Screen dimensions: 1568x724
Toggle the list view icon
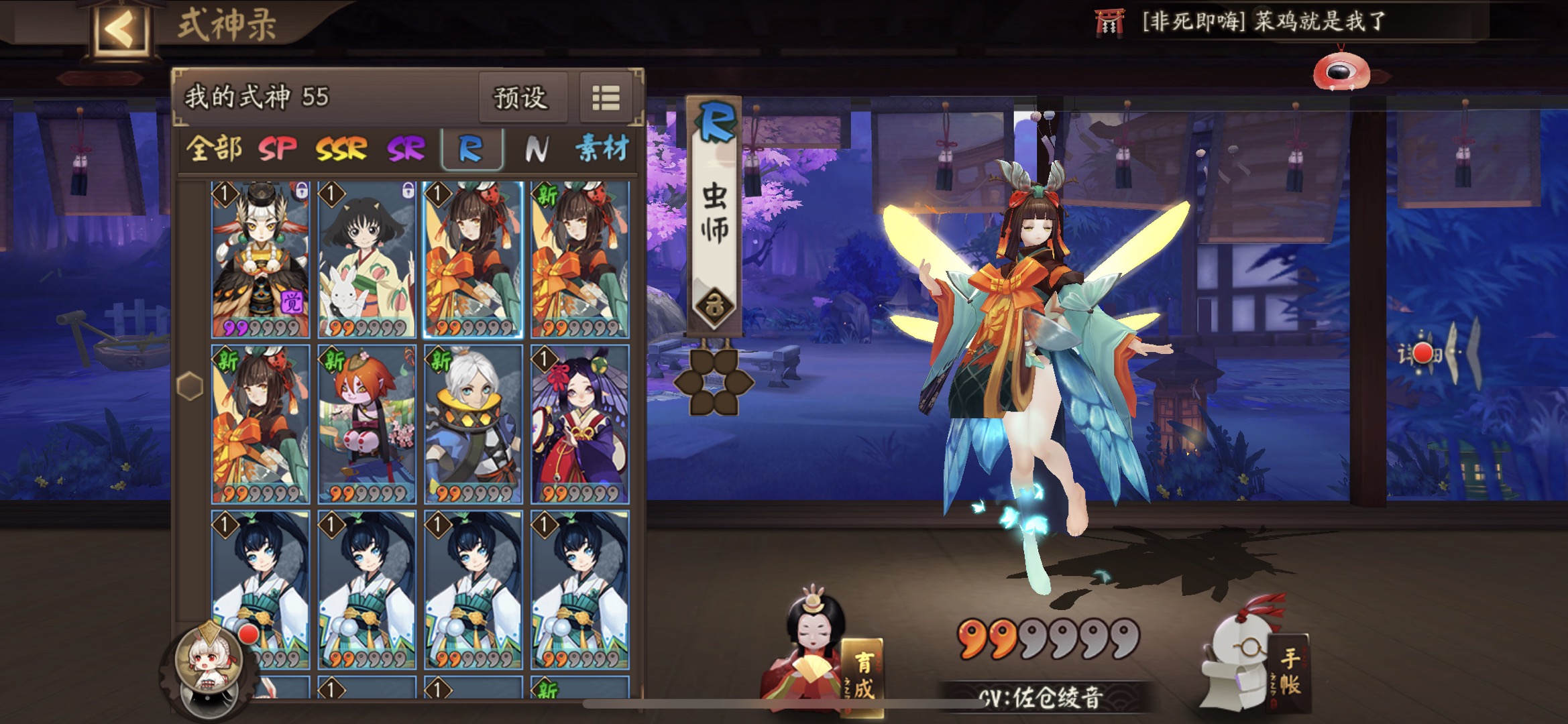(x=606, y=99)
